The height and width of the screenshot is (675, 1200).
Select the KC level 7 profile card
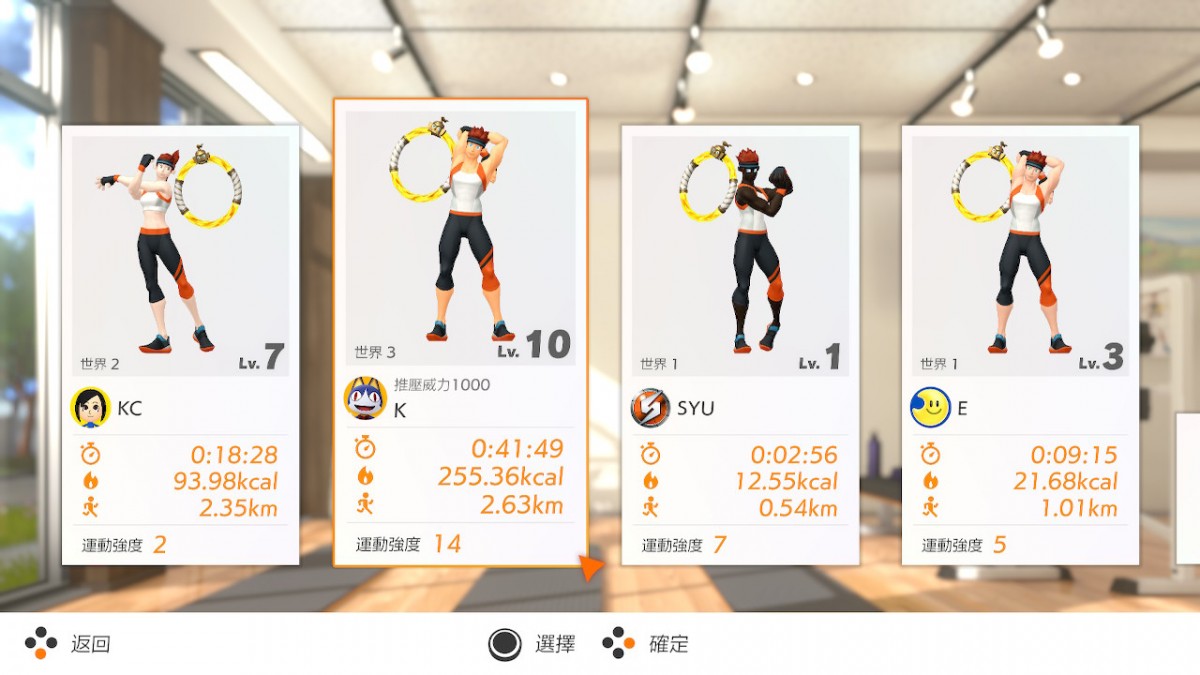pos(180,345)
